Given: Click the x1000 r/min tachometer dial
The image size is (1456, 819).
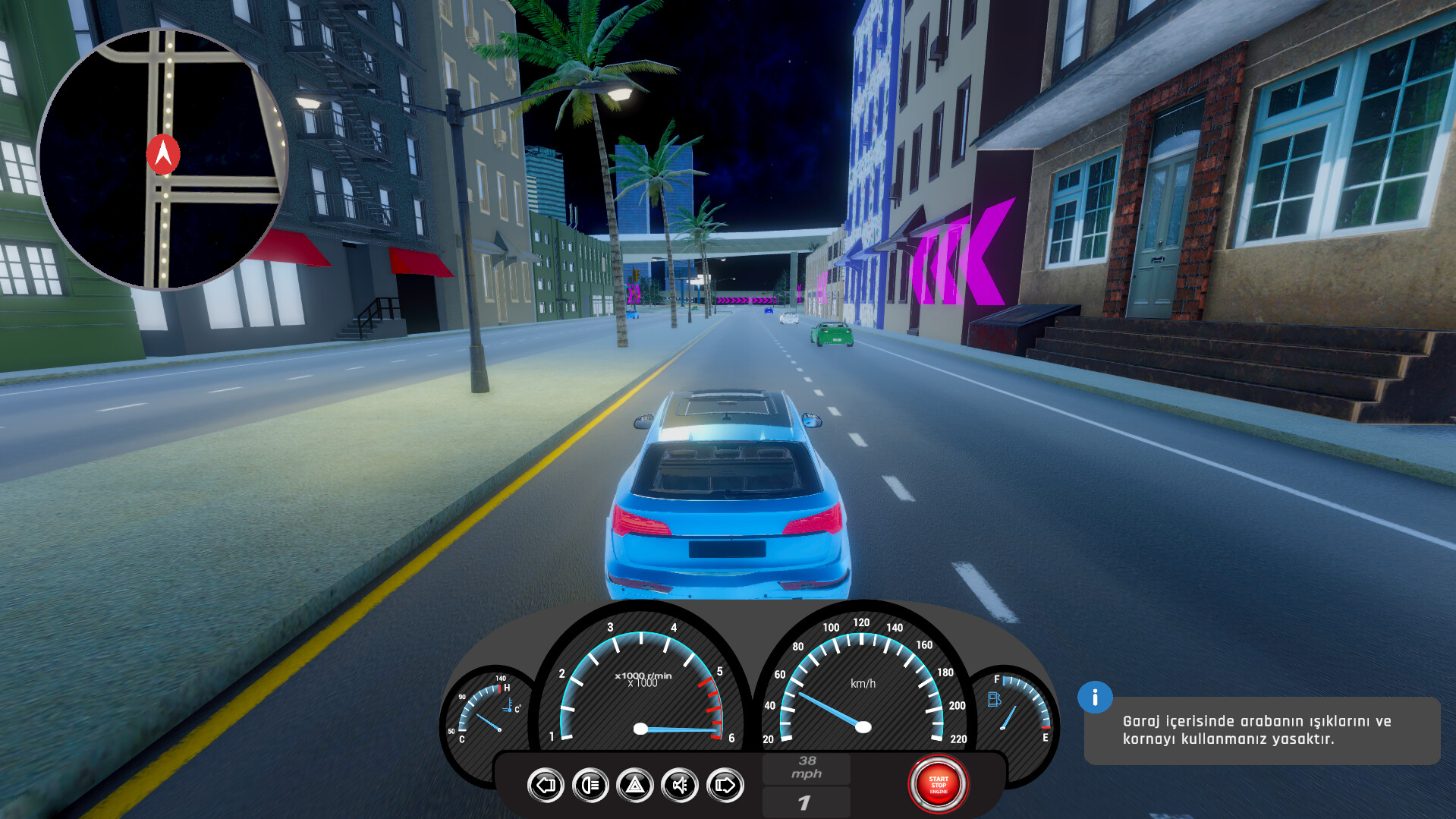Looking at the screenshot, I should (x=641, y=683).
